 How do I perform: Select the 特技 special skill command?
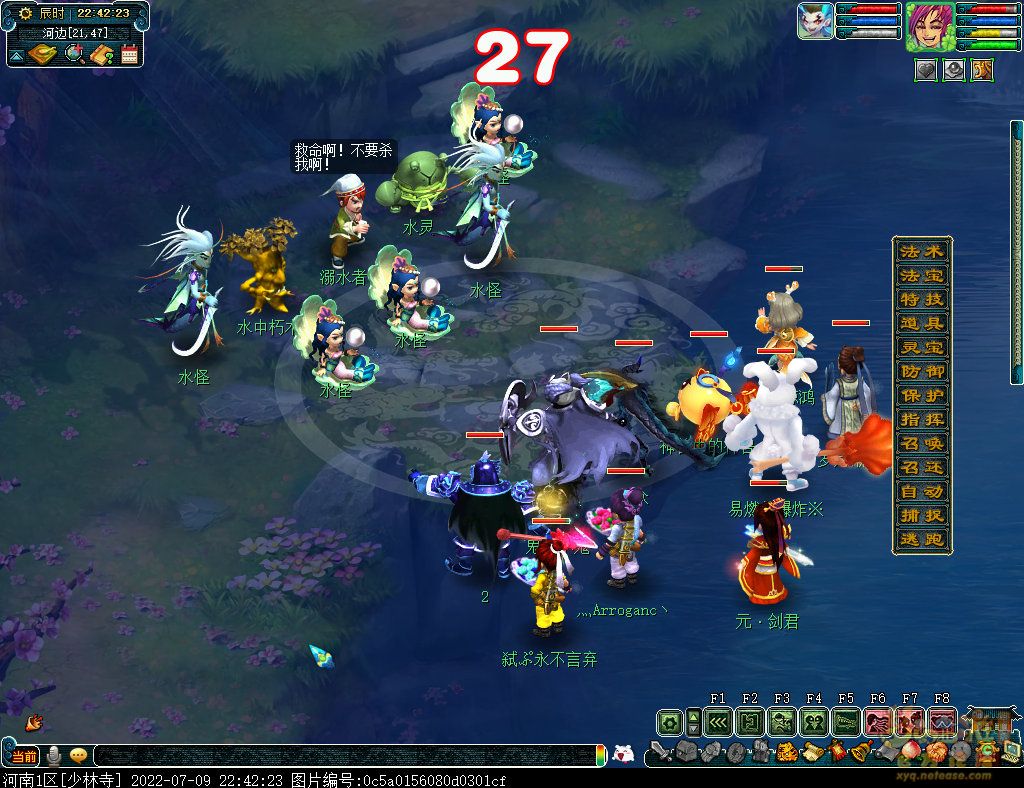[x=921, y=299]
